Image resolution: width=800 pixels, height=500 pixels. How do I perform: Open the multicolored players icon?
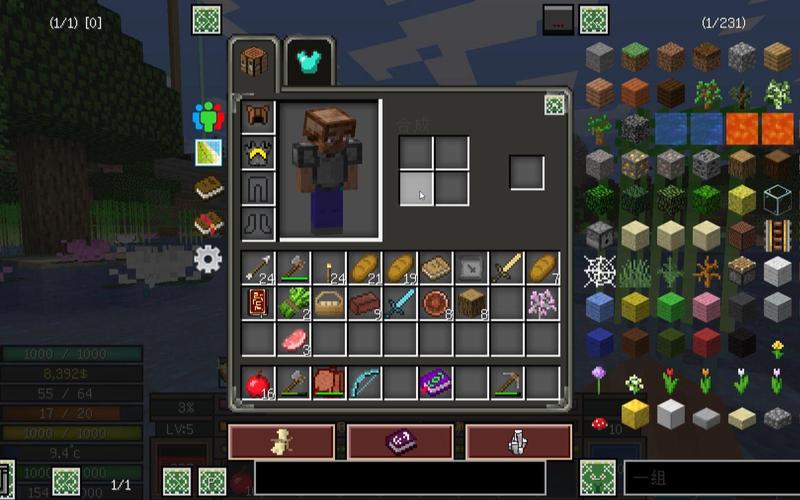pyautogui.click(x=208, y=117)
